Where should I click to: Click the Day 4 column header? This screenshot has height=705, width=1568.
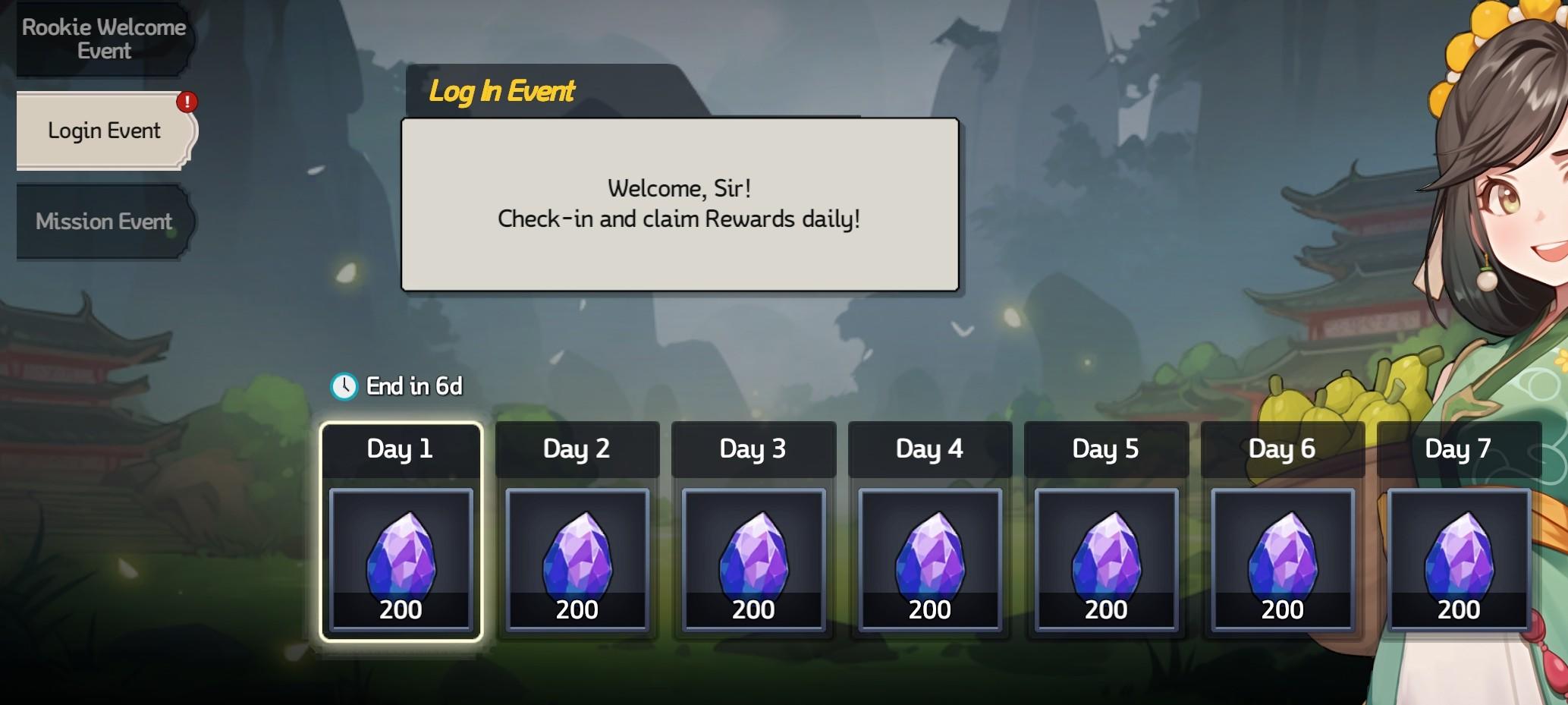(x=930, y=448)
